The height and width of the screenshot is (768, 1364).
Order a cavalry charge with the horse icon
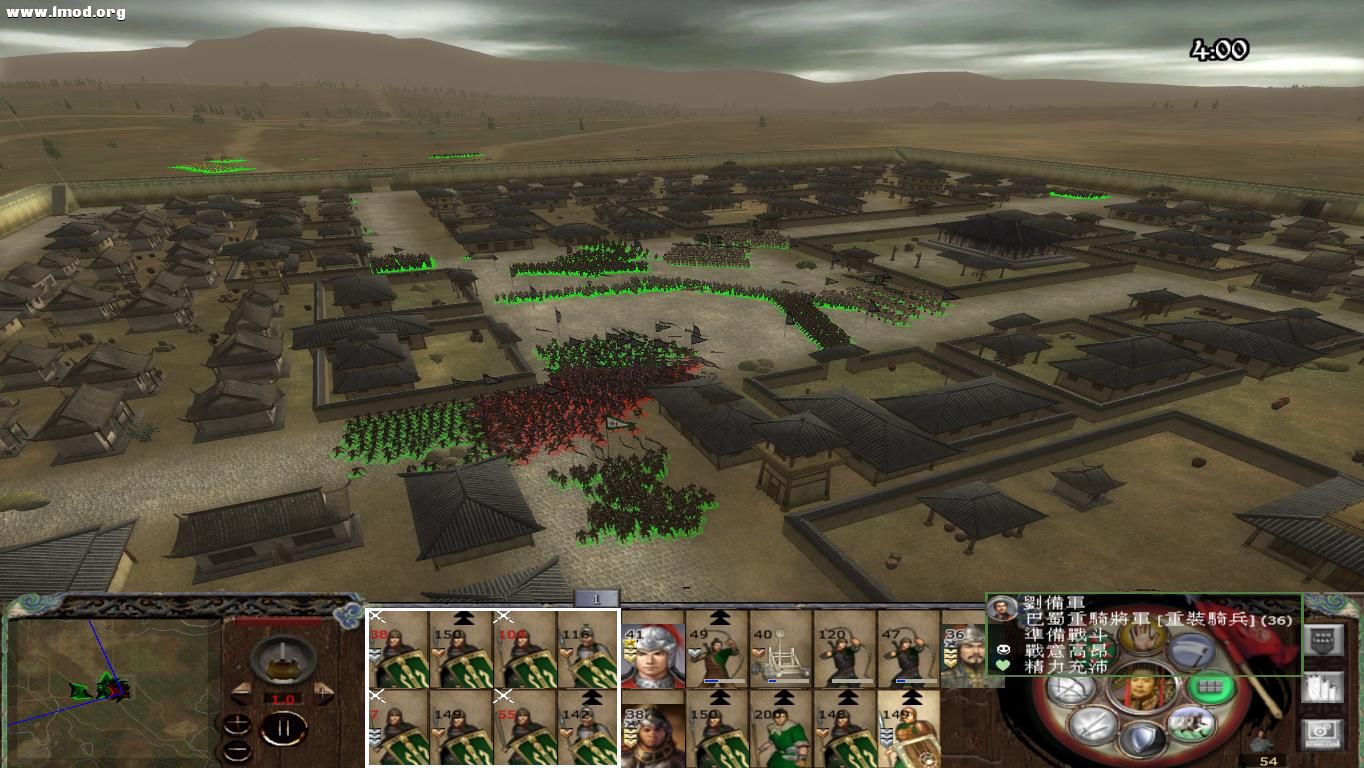pos(1190,722)
